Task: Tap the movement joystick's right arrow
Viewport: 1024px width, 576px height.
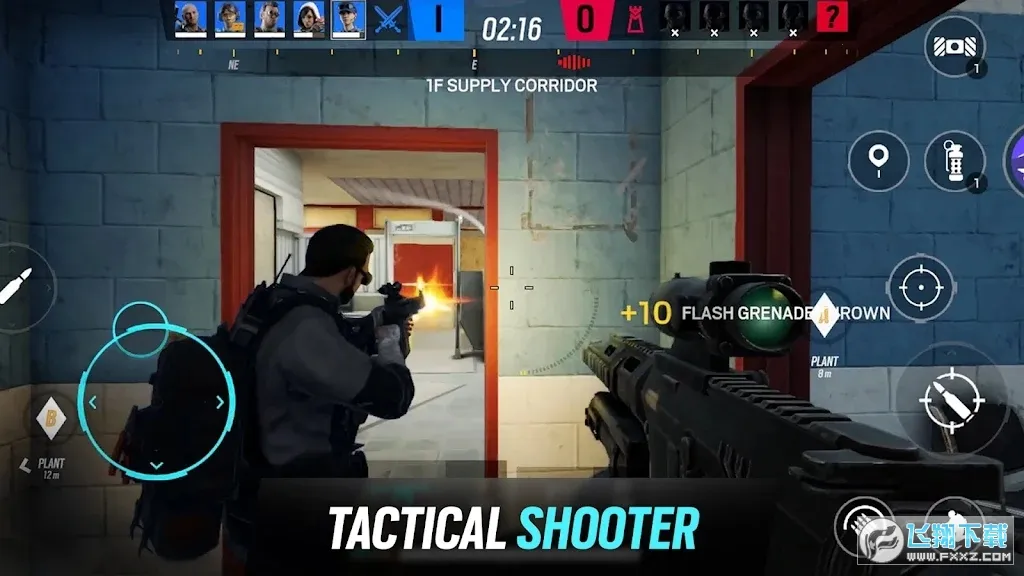Action: coord(219,402)
